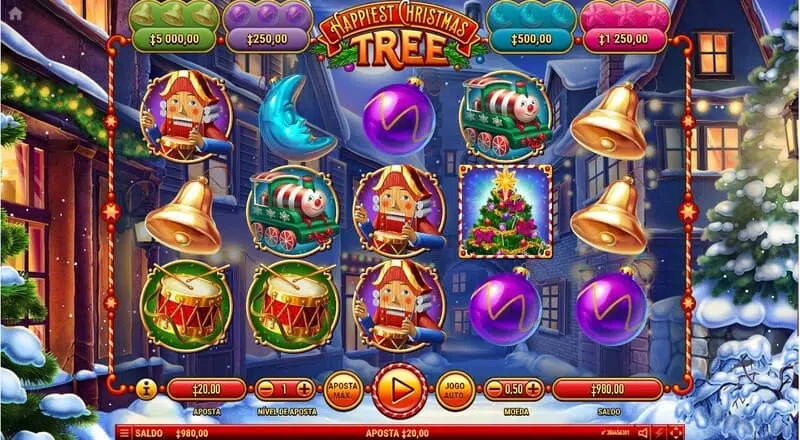Click the Aposta Max button
This screenshot has width=800, height=440.
(343, 390)
